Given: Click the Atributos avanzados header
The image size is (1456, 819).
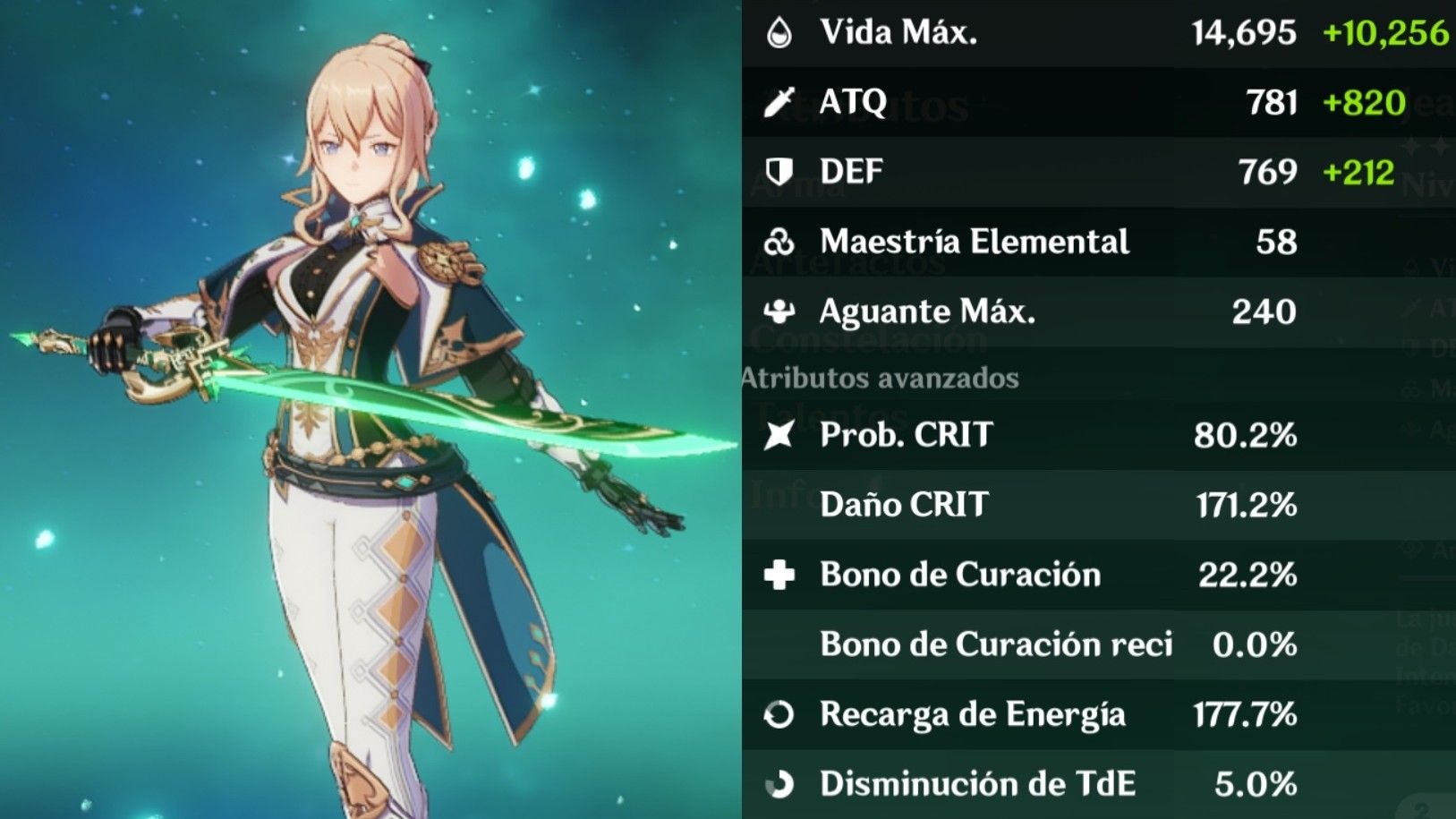Looking at the screenshot, I should click(880, 377).
